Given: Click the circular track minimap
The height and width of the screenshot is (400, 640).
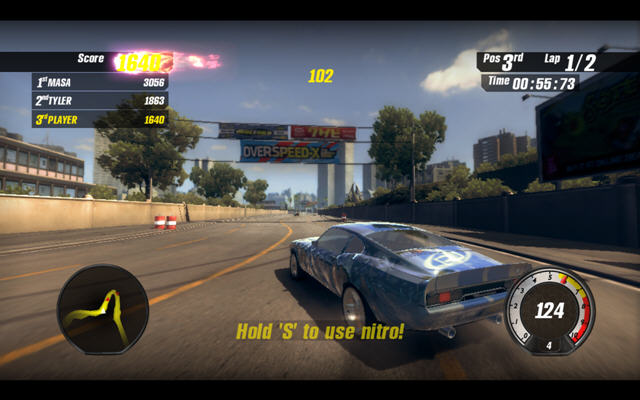Looking at the screenshot, I should [102, 309].
